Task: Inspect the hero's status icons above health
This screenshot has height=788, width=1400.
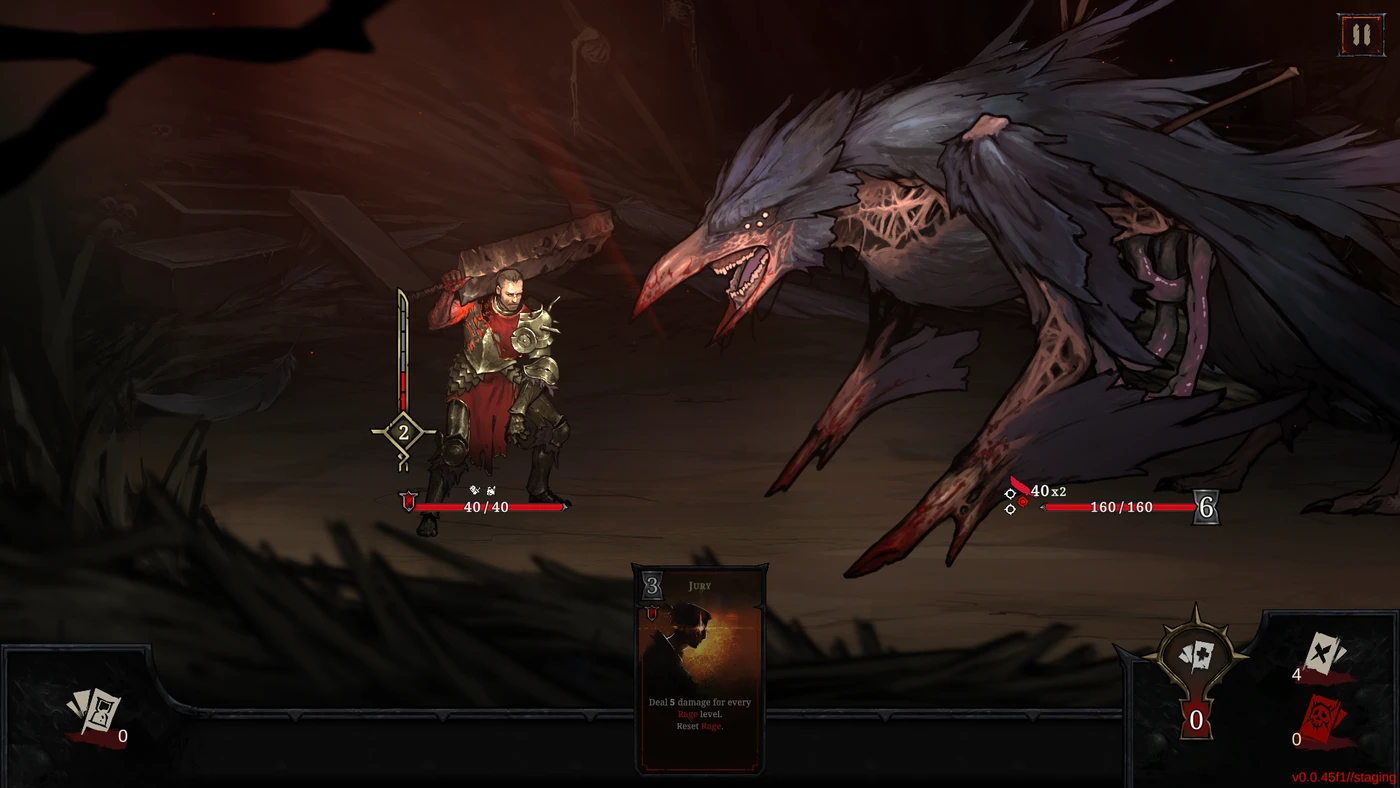Action: pyautogui.click(x=483, y=490)
